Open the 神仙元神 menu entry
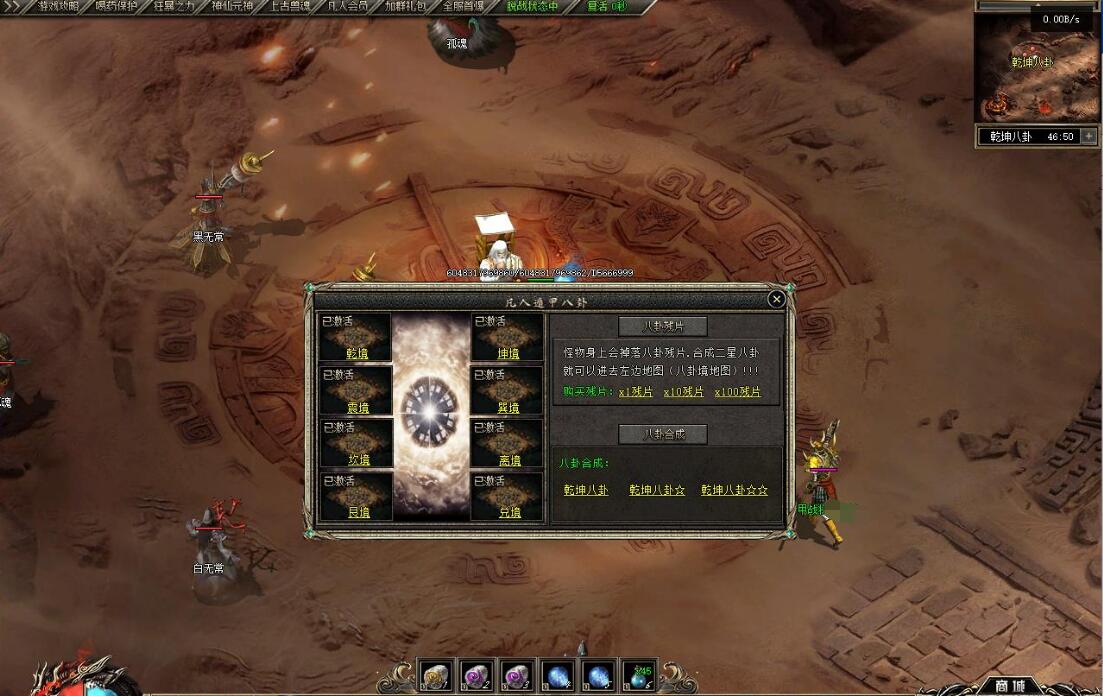The image size is (1103, 696). point(231,6)
